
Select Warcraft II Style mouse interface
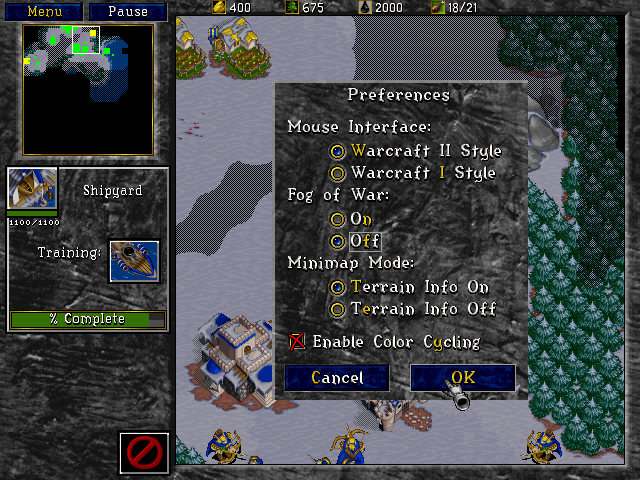pos(338,151)
